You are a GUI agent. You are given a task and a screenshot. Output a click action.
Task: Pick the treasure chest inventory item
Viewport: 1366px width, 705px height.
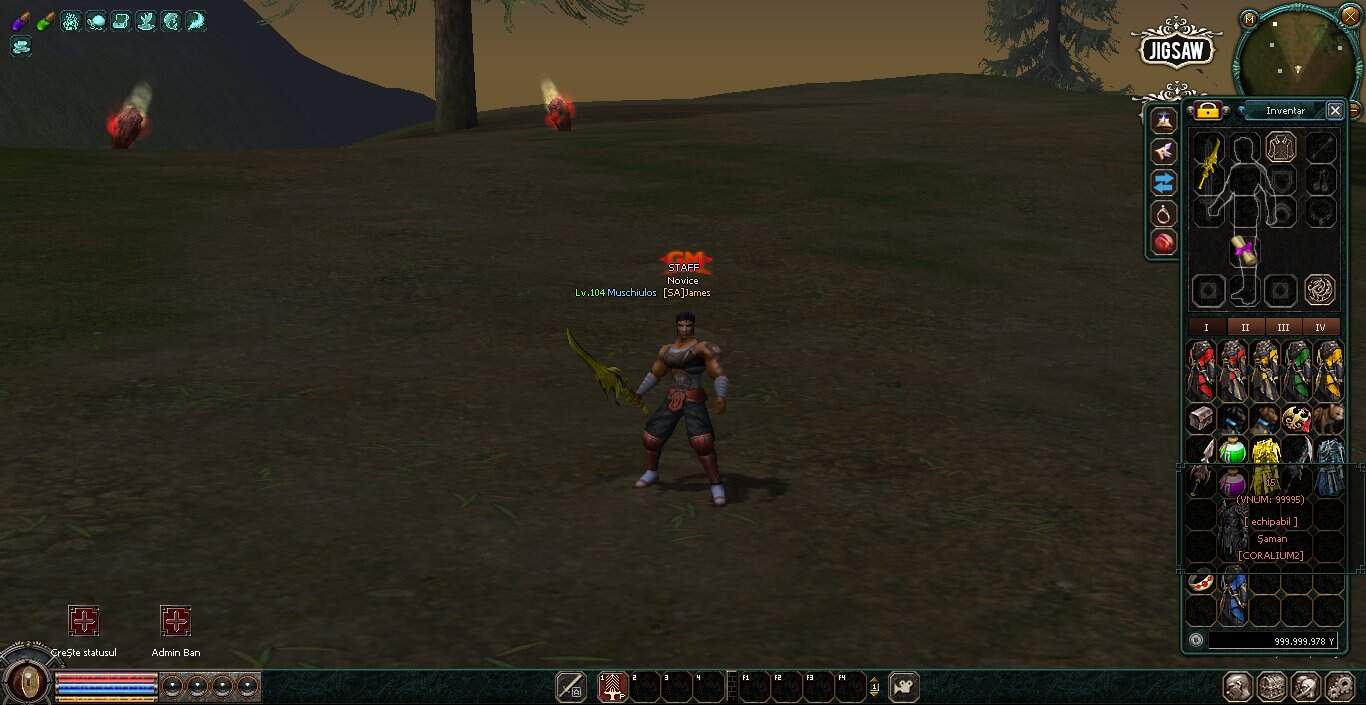tap(1201, 419)
